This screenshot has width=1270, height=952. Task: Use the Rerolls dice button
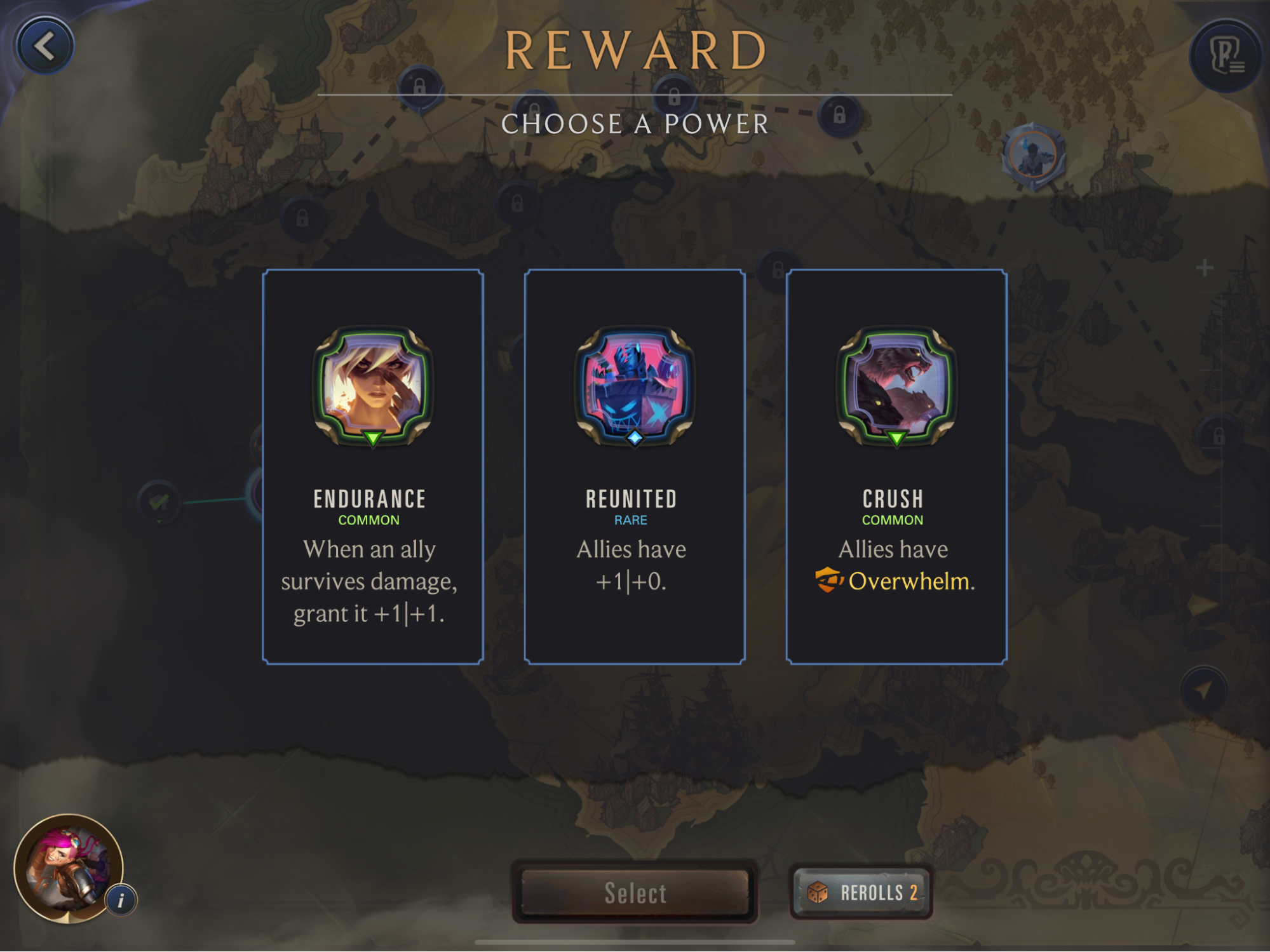click(861, 892)
